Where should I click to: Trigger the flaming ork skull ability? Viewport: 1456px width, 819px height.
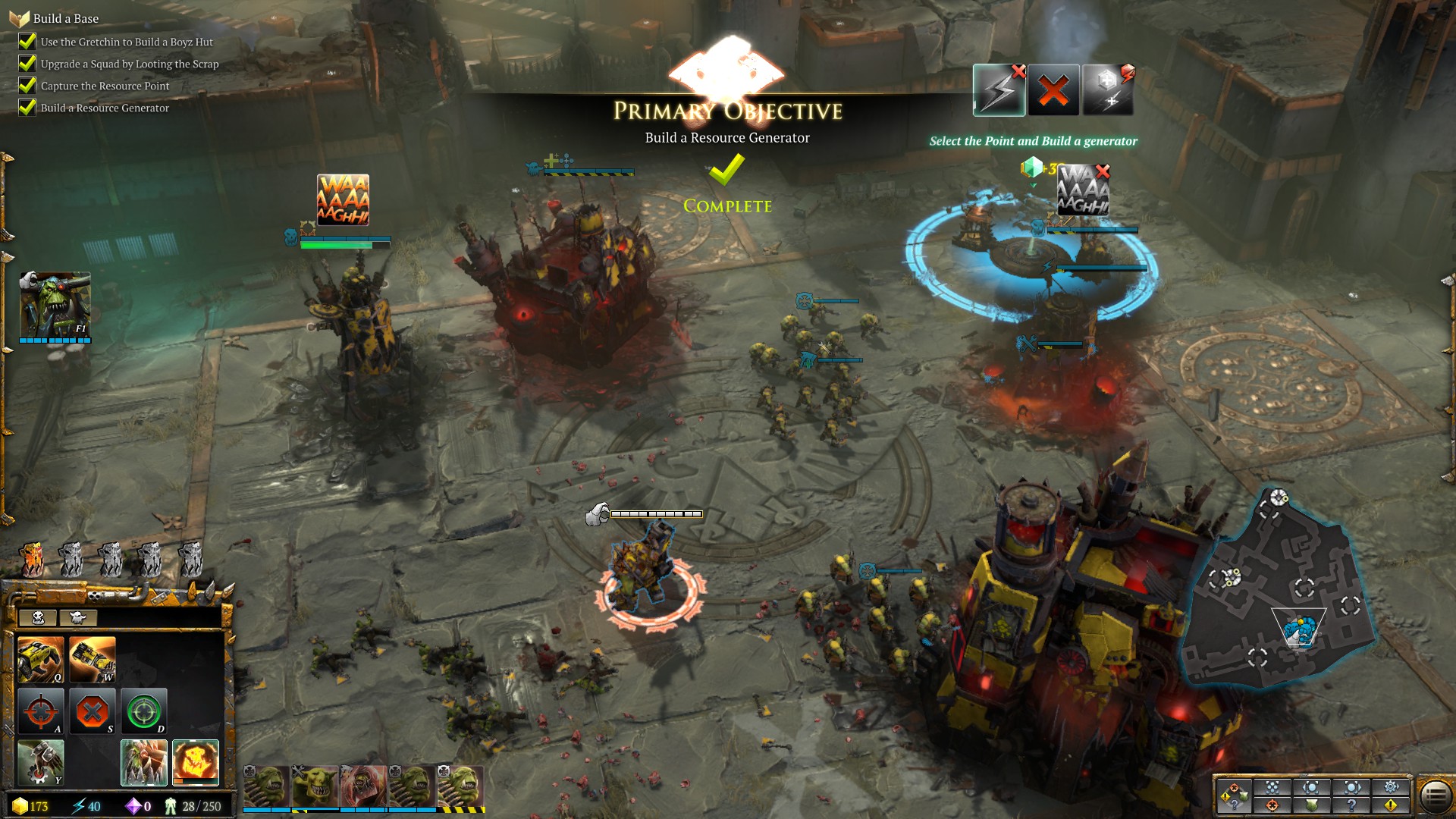click(196, 762)
